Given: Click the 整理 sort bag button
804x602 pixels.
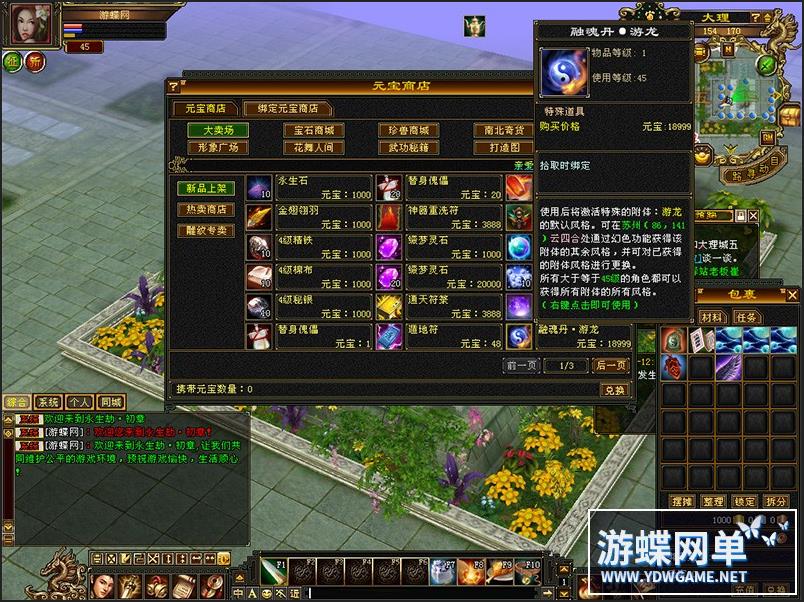Looking at the screenshot, I should tap(712, 501).
